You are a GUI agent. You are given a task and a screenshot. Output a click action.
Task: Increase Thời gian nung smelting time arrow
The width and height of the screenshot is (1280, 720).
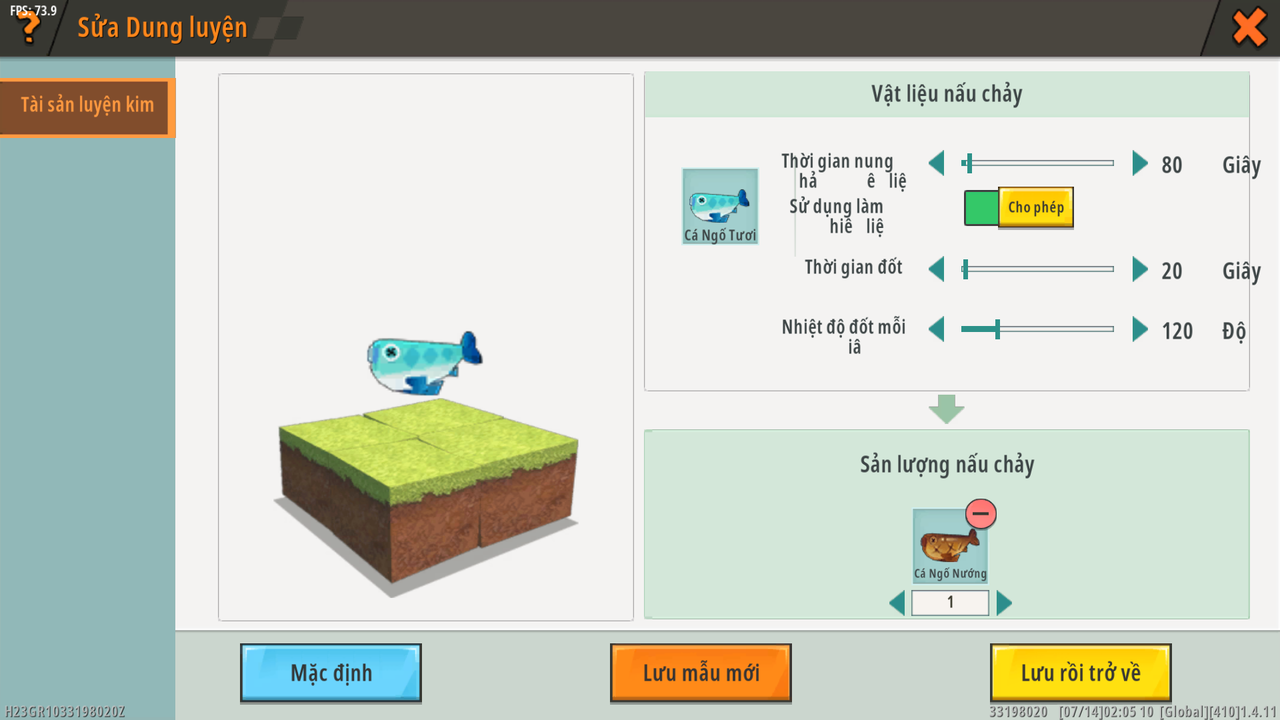[x=1139, y=163]
